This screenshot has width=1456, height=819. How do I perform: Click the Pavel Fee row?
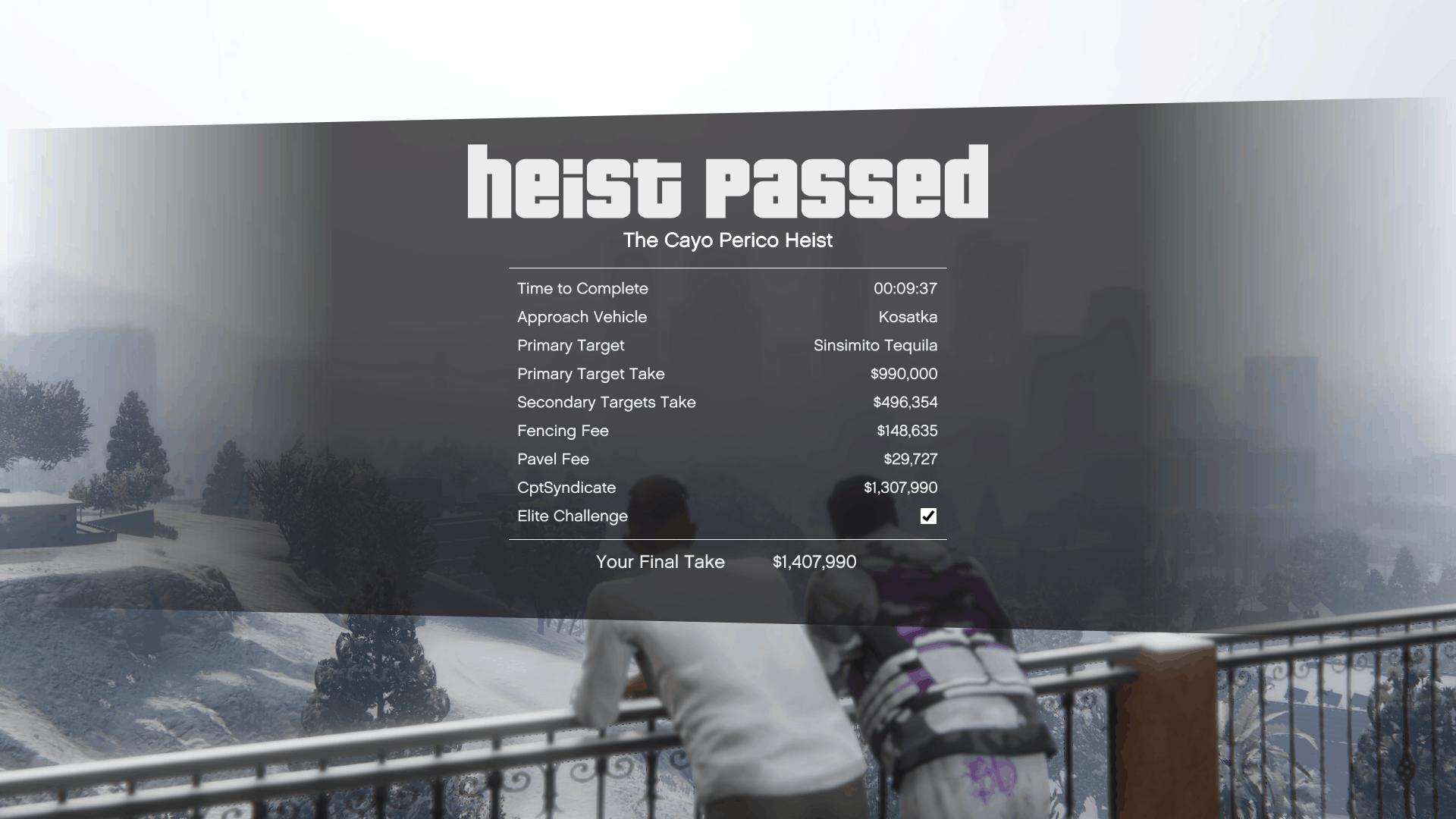click(552, 460)
